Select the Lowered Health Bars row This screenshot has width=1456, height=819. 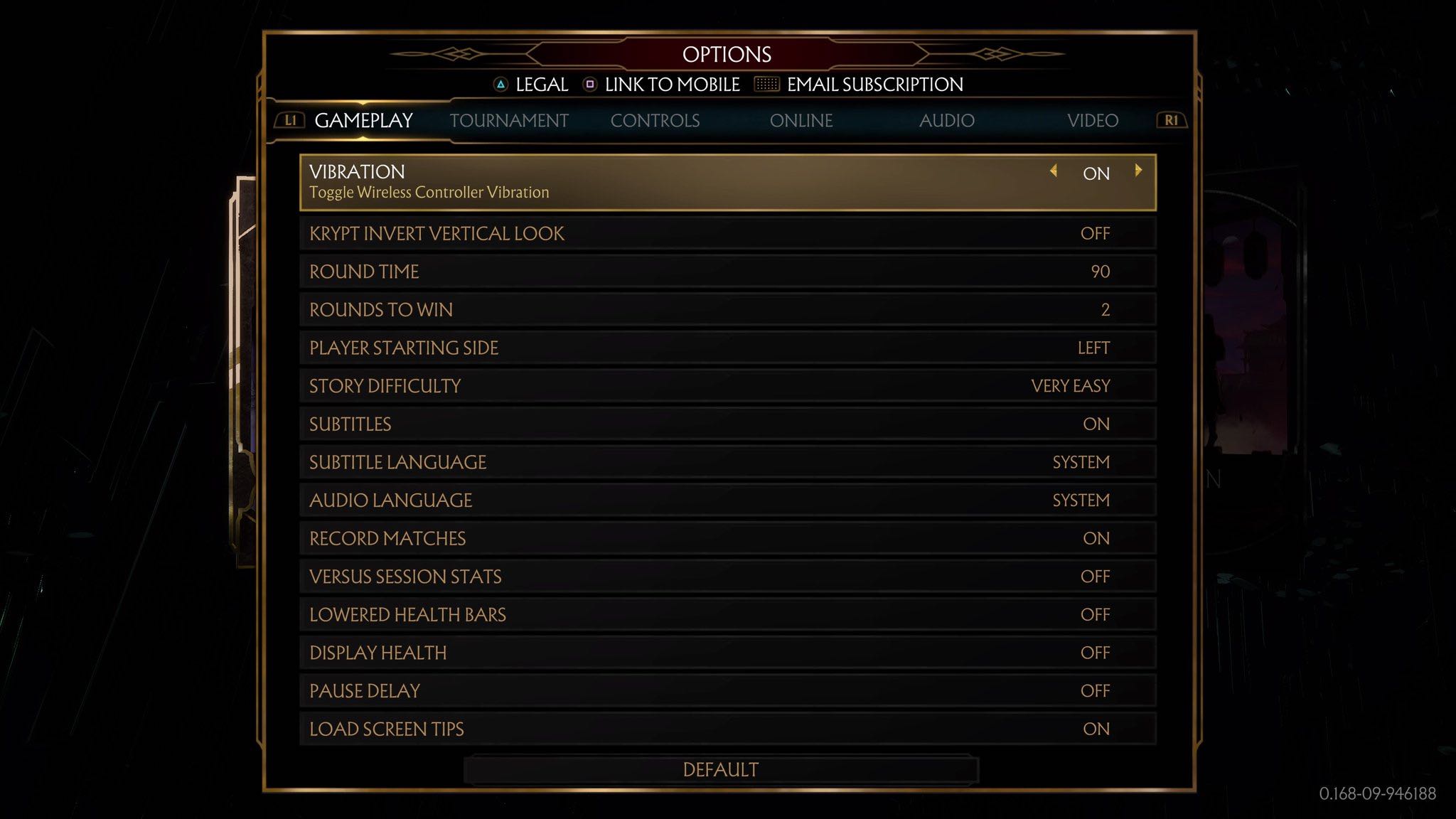pyautogui.click(x=727, y=615)
